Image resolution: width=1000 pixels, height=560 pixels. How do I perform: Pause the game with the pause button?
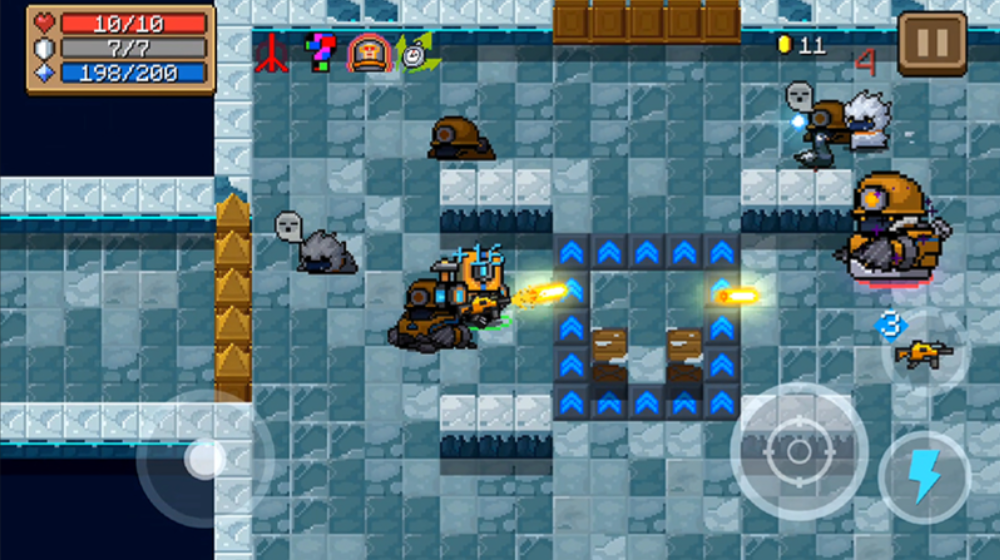(x=931, y=44)
